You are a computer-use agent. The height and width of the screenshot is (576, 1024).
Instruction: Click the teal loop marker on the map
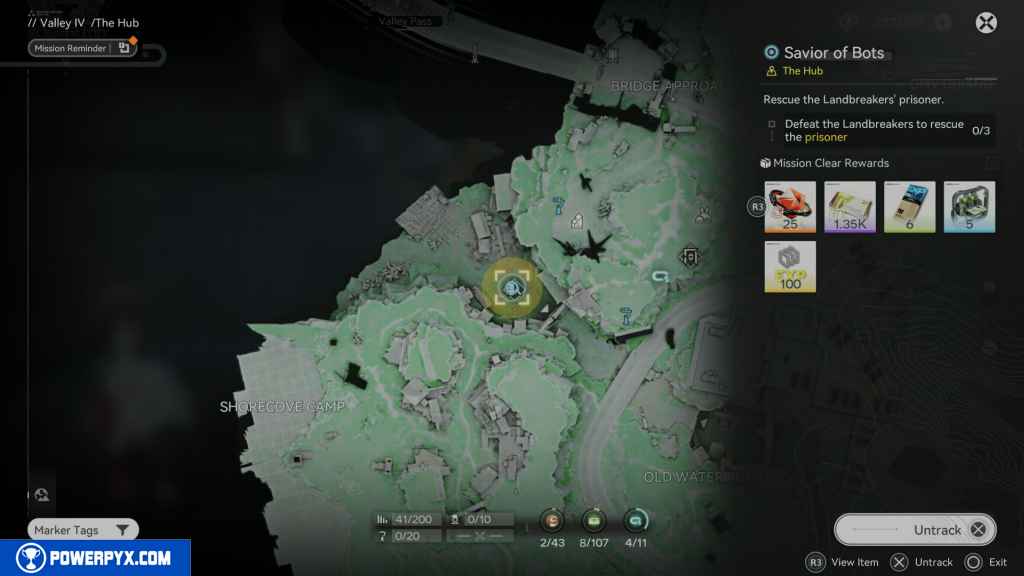[x=659, y=277]
